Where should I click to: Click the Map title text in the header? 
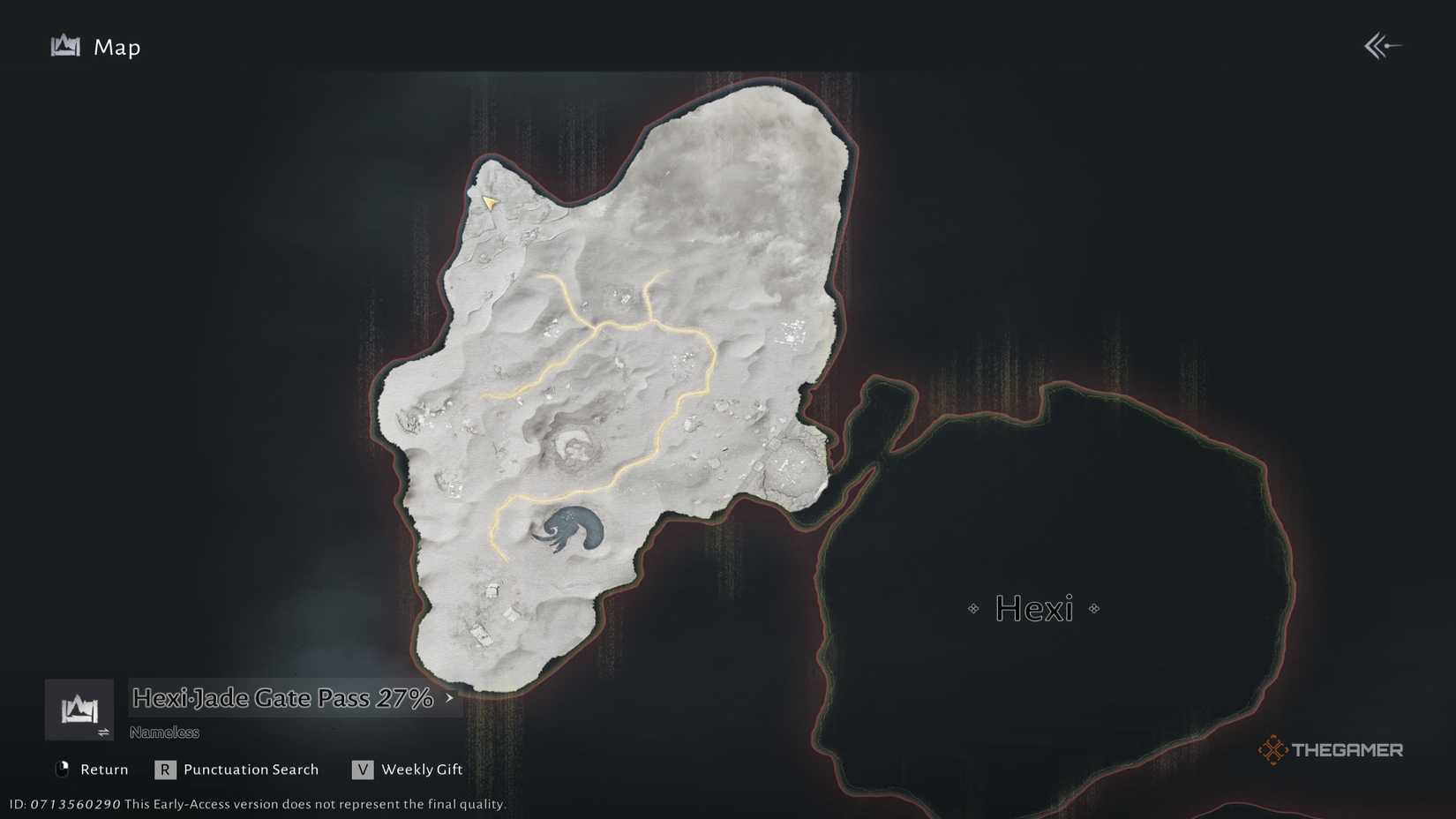pyautogui.click(x=116, y=47)
